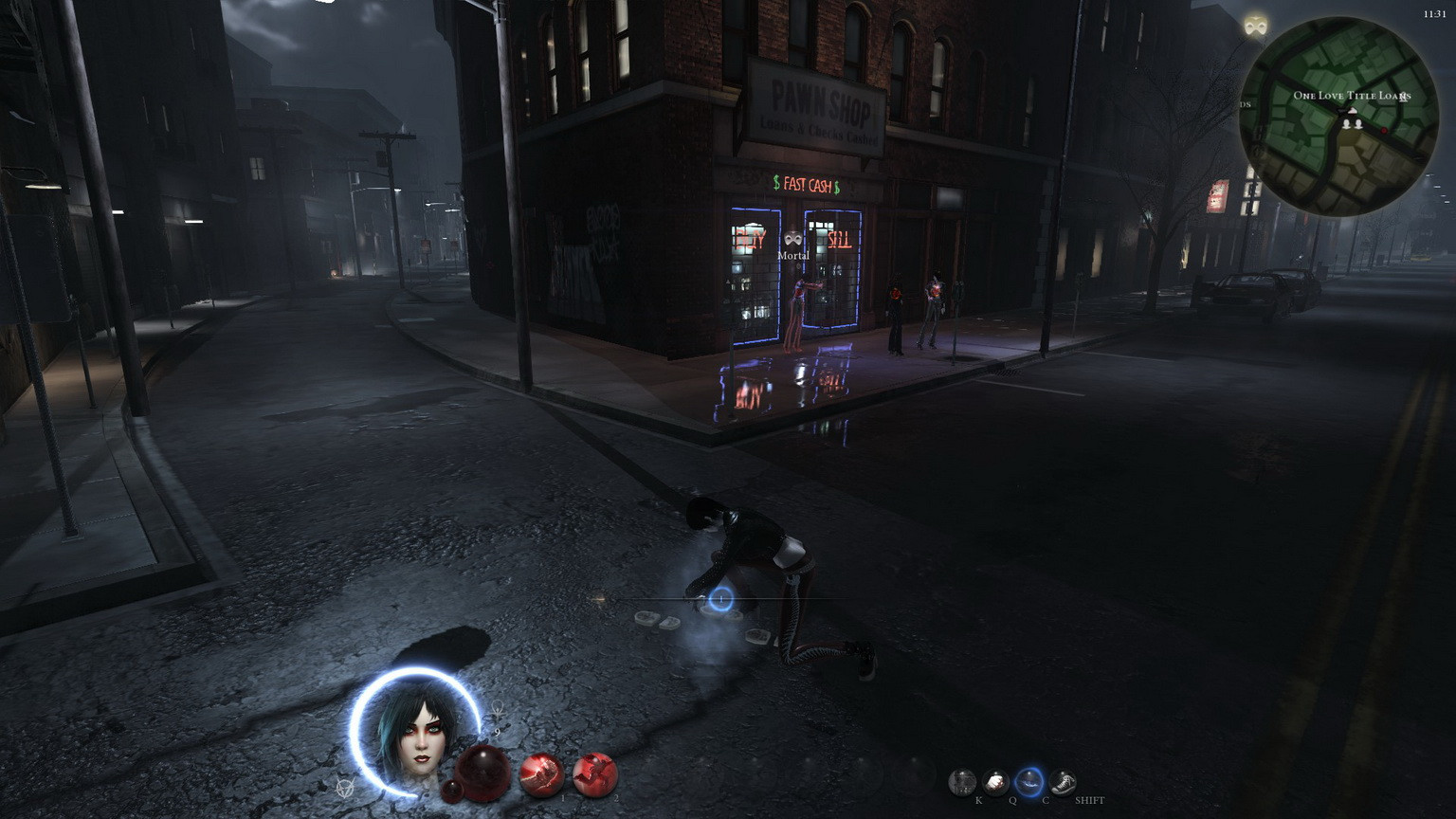Toggle the glowing blue crouch orb
Viewport: 1456px width, 819px height.
1029,782
